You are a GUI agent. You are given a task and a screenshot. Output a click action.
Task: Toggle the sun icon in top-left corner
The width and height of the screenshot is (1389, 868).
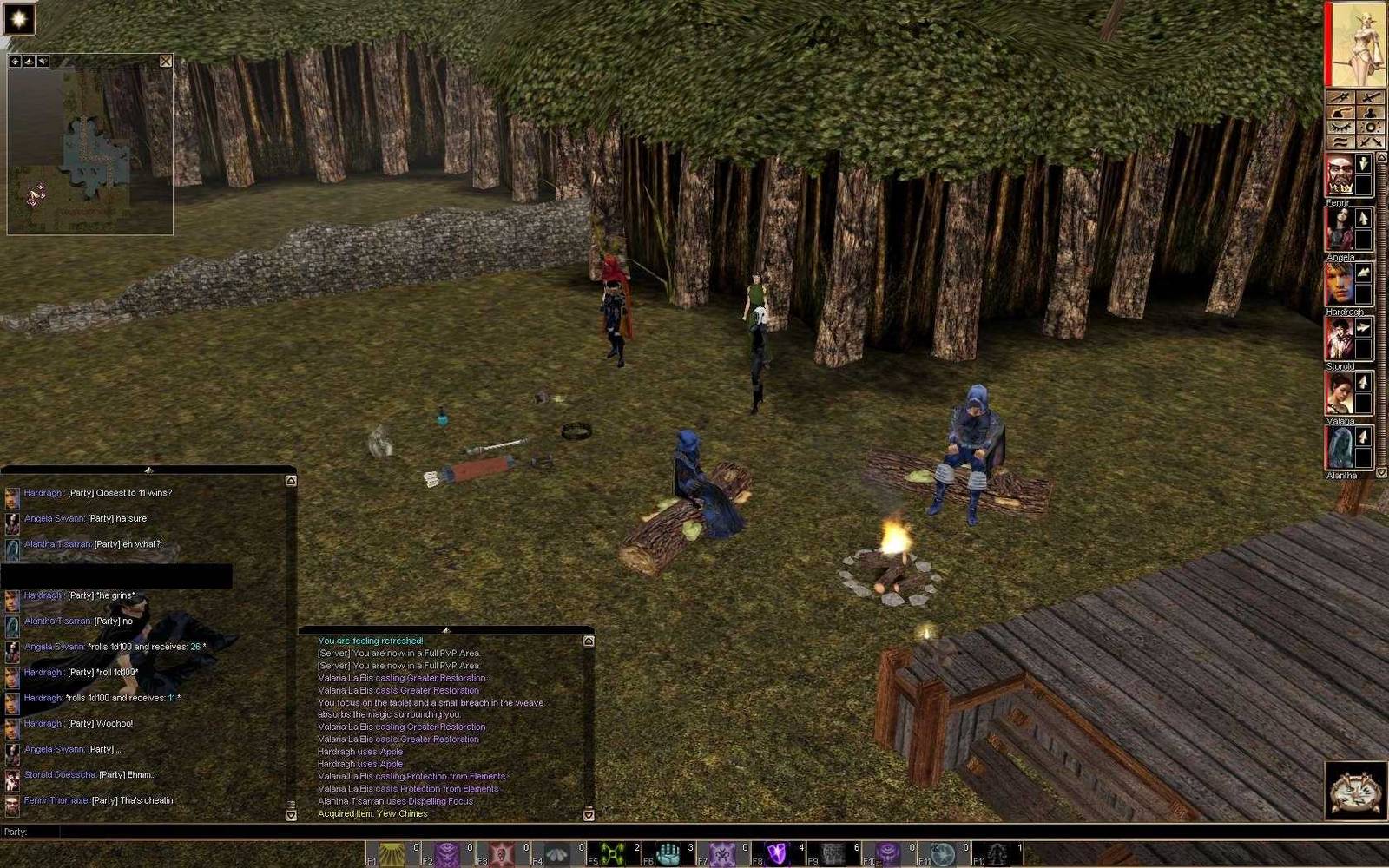click(x=18, y=18)
